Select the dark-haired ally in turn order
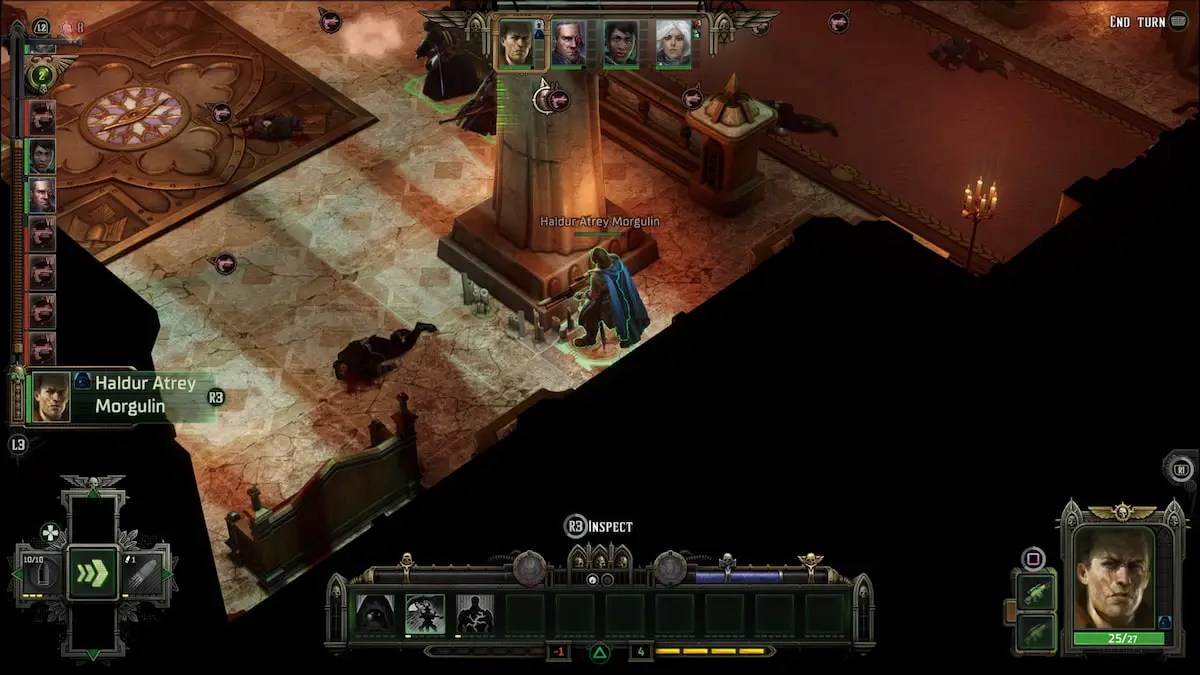The width and height of the screenshot is (1200, 675). click(42, 156)
